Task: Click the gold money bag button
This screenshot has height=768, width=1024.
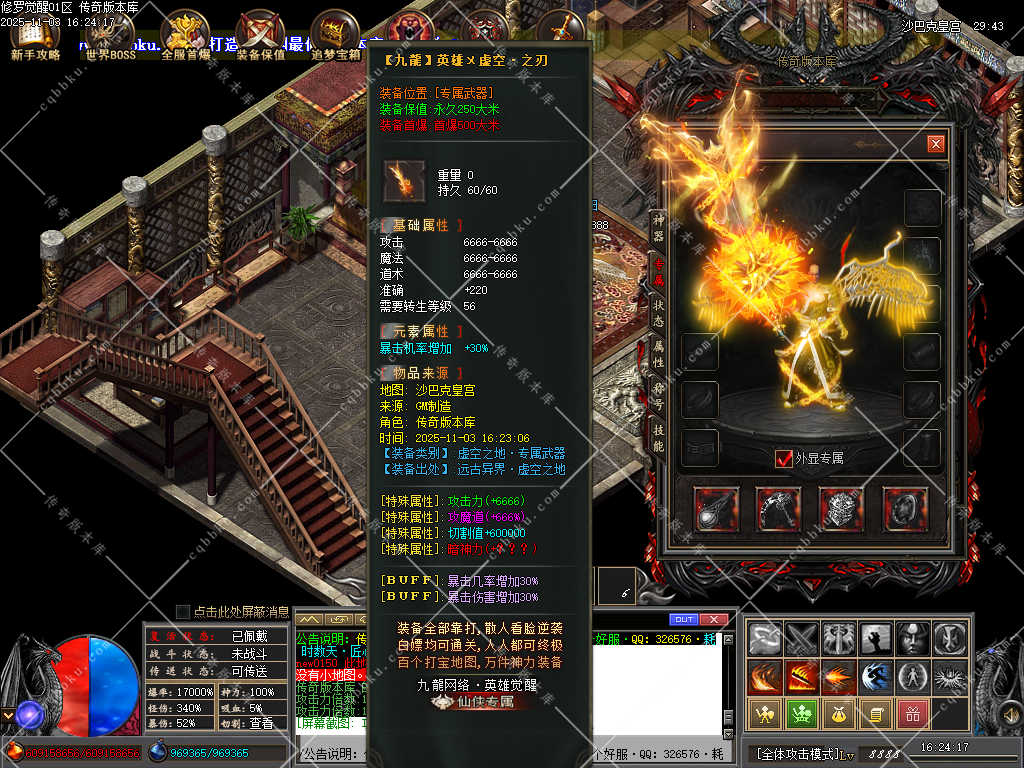Action: [837, 713]
